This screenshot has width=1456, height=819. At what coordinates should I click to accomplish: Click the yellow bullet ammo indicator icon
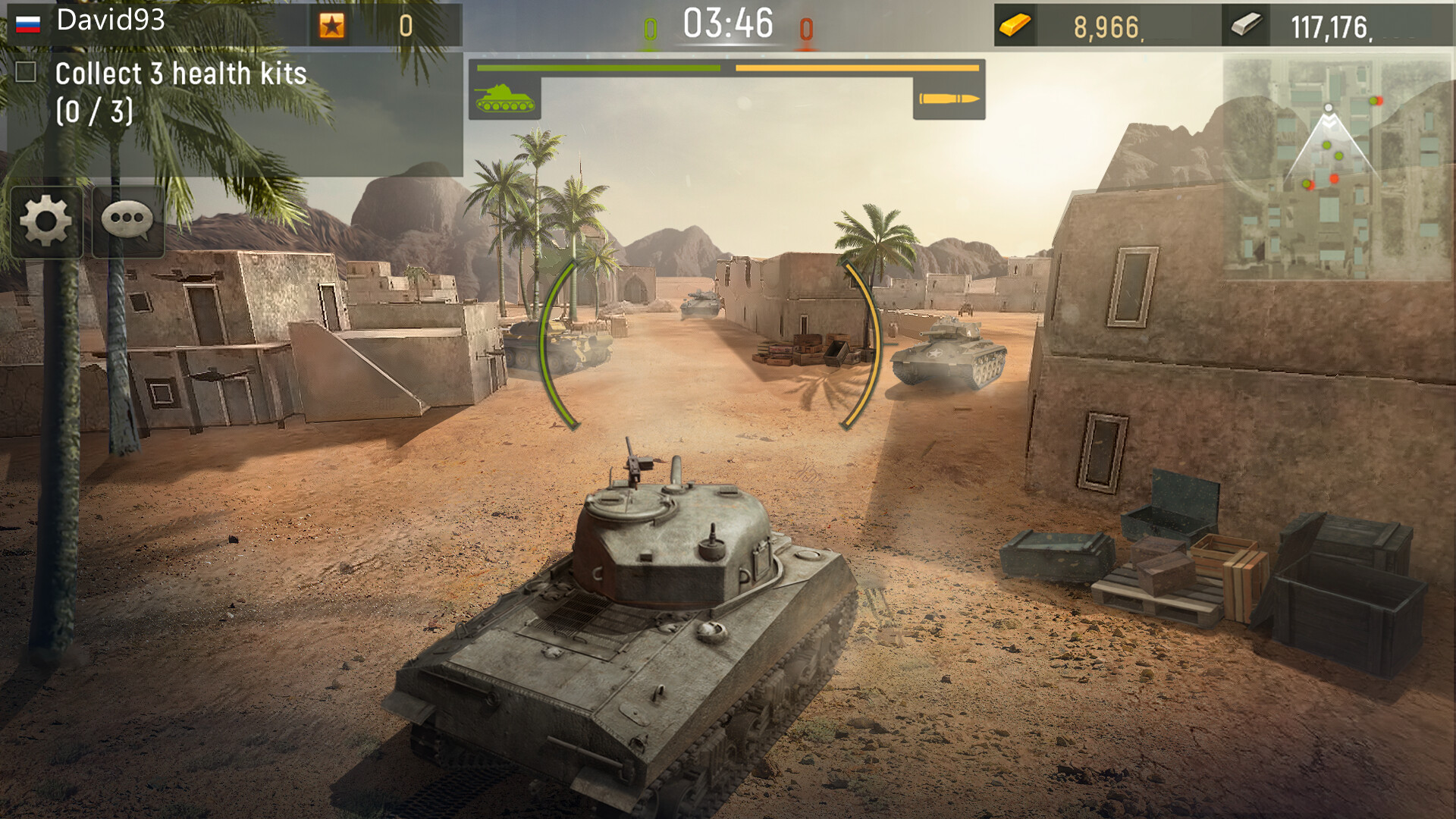click(949, 97)
